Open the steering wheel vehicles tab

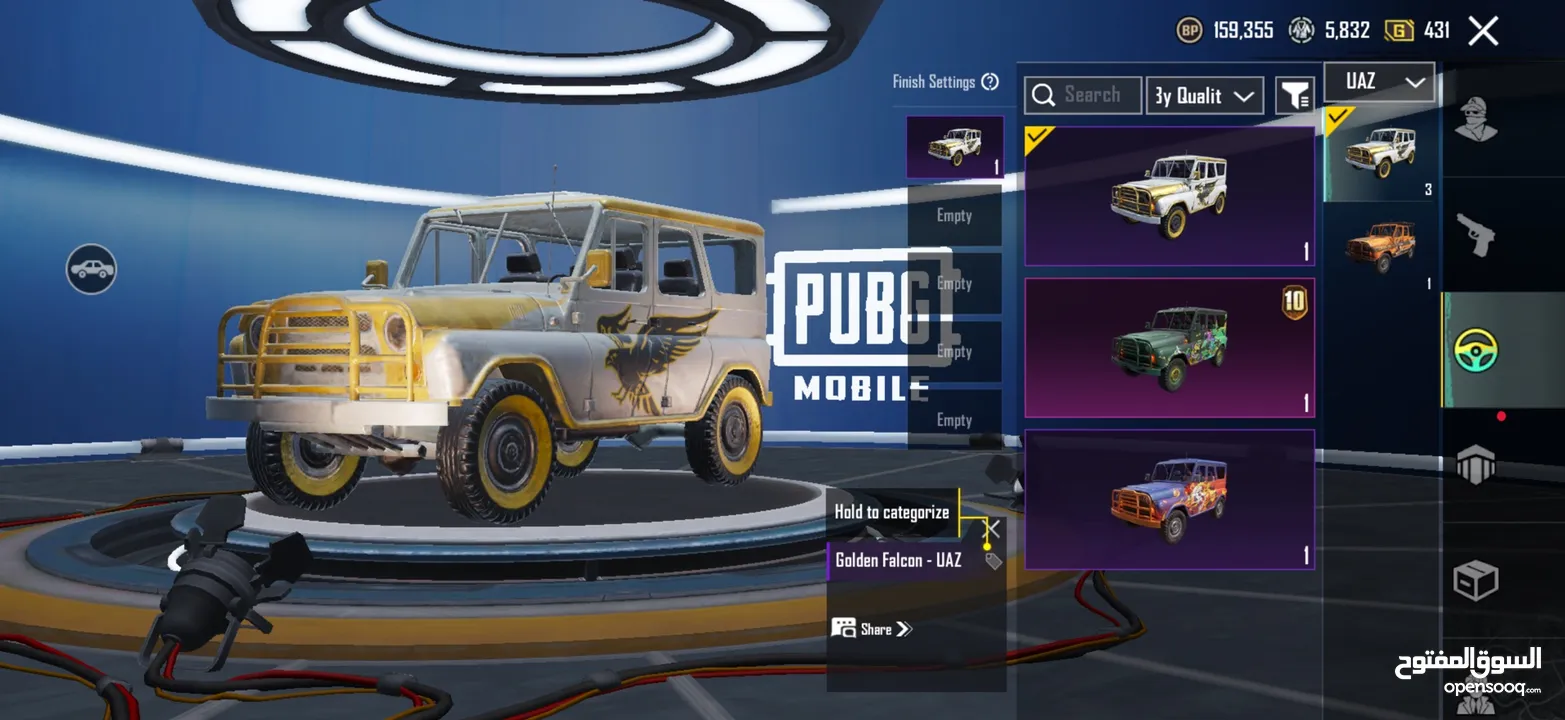pos(1476,351)
